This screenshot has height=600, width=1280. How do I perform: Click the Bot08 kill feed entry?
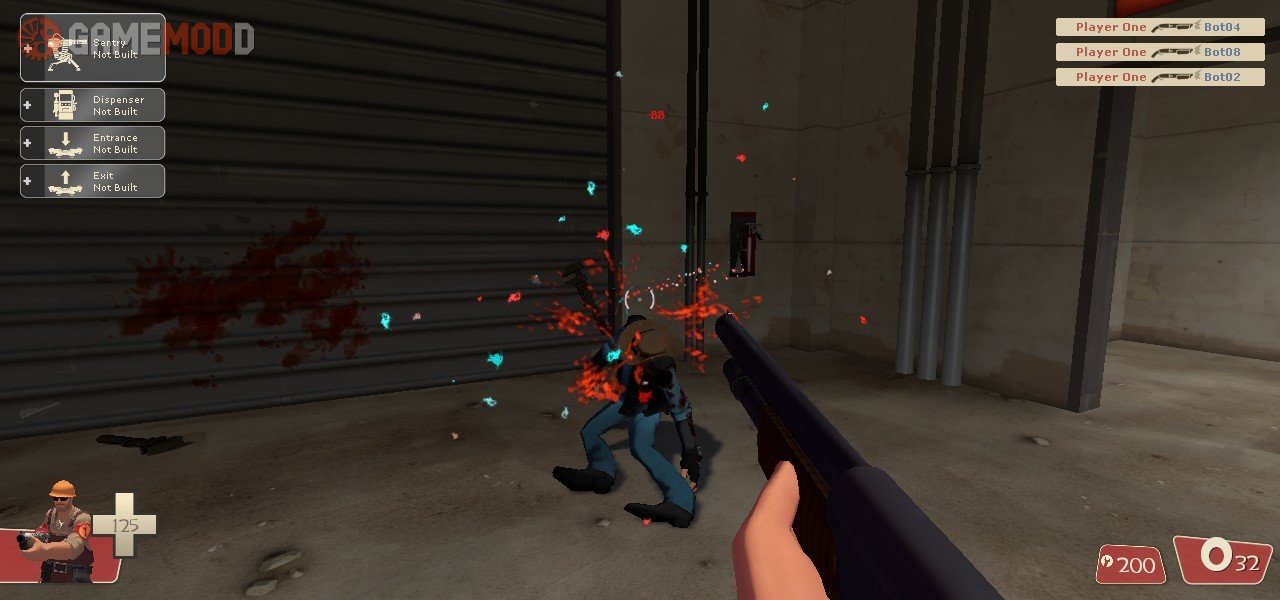pyautogui.click(x=1160, y=52)
